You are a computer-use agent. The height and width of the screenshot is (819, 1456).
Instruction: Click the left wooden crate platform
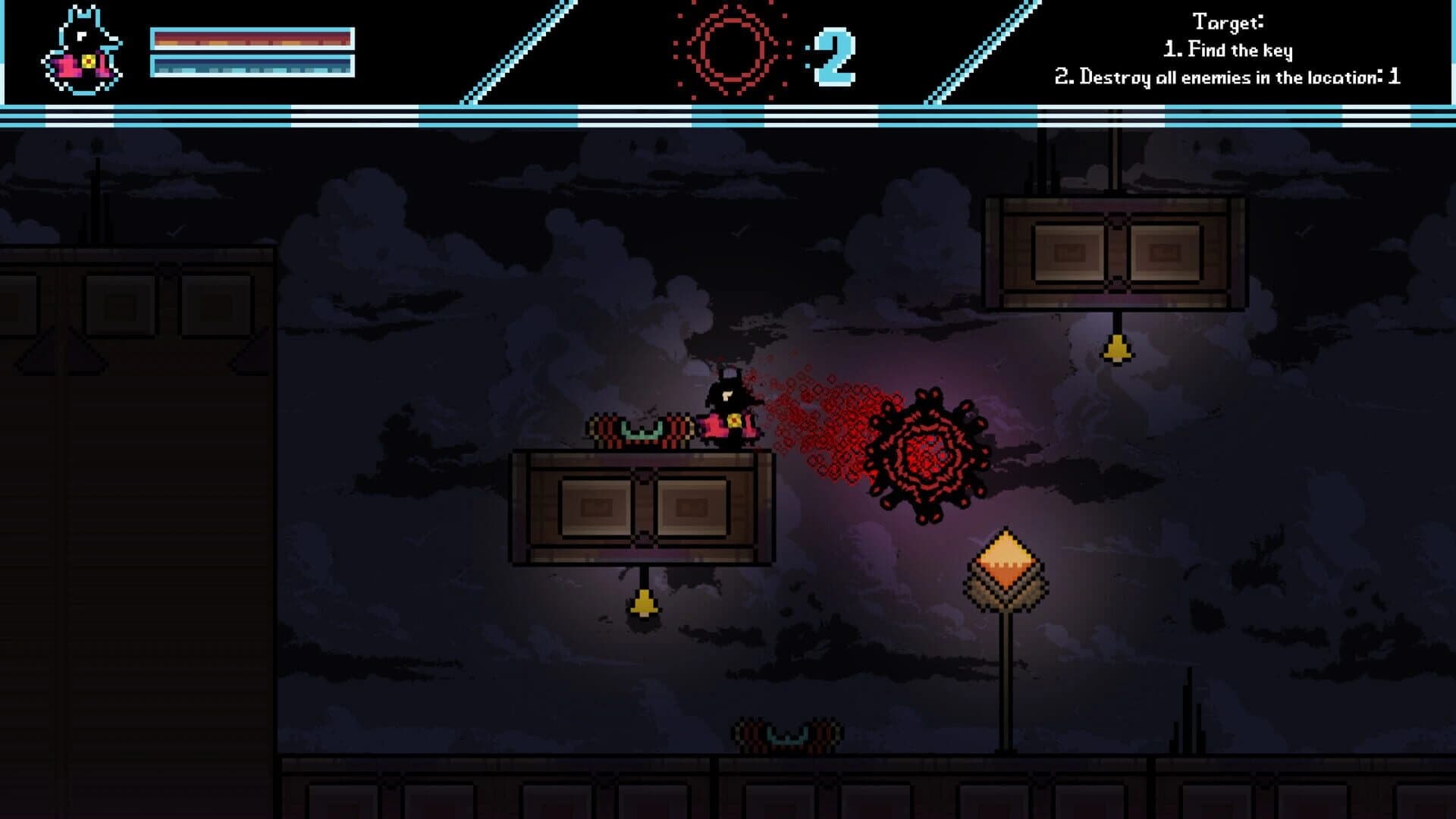click(645, 508)
